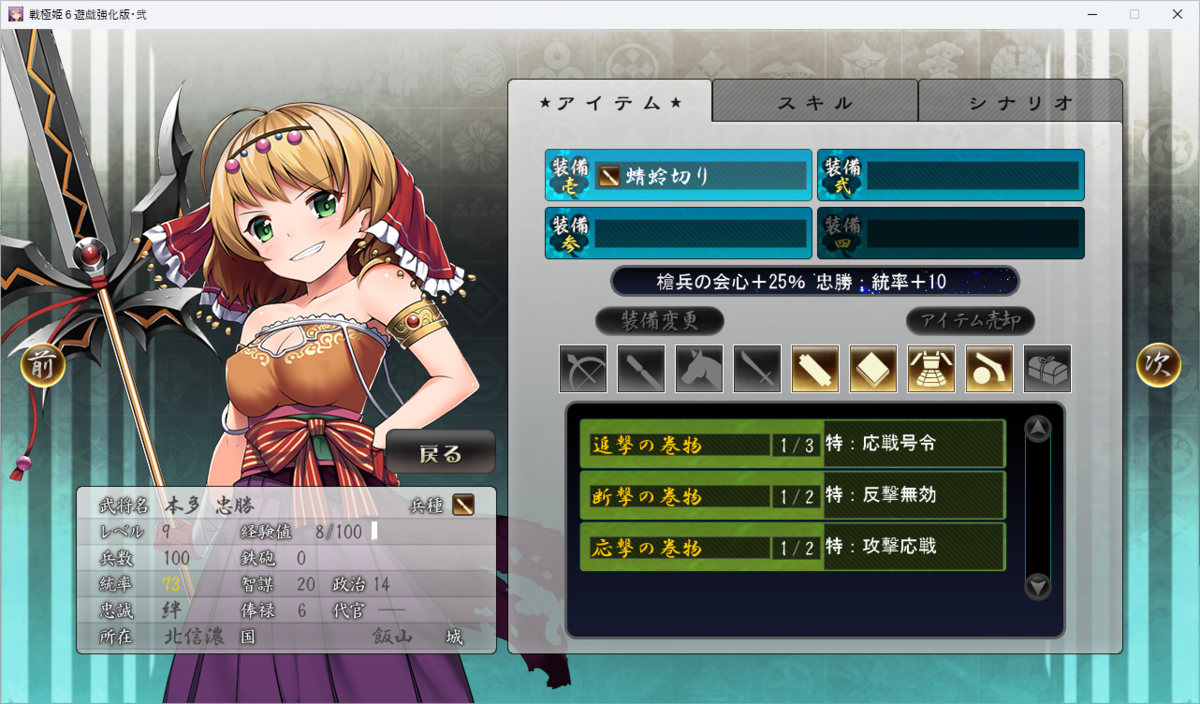1200x704 pixels.
Task: Select the アイテム tab
Action: coord(610,102)
